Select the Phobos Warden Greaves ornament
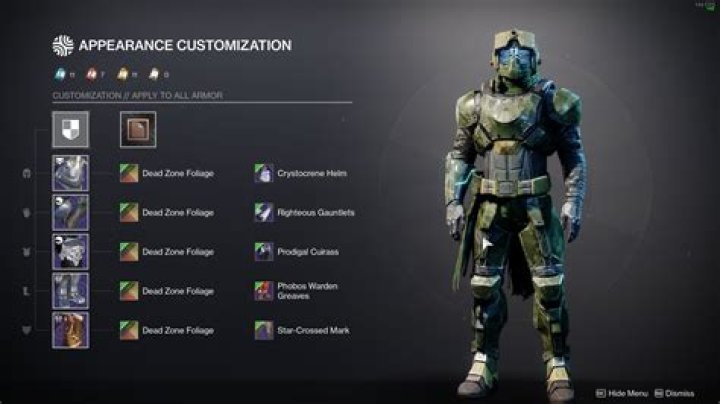 264,290
